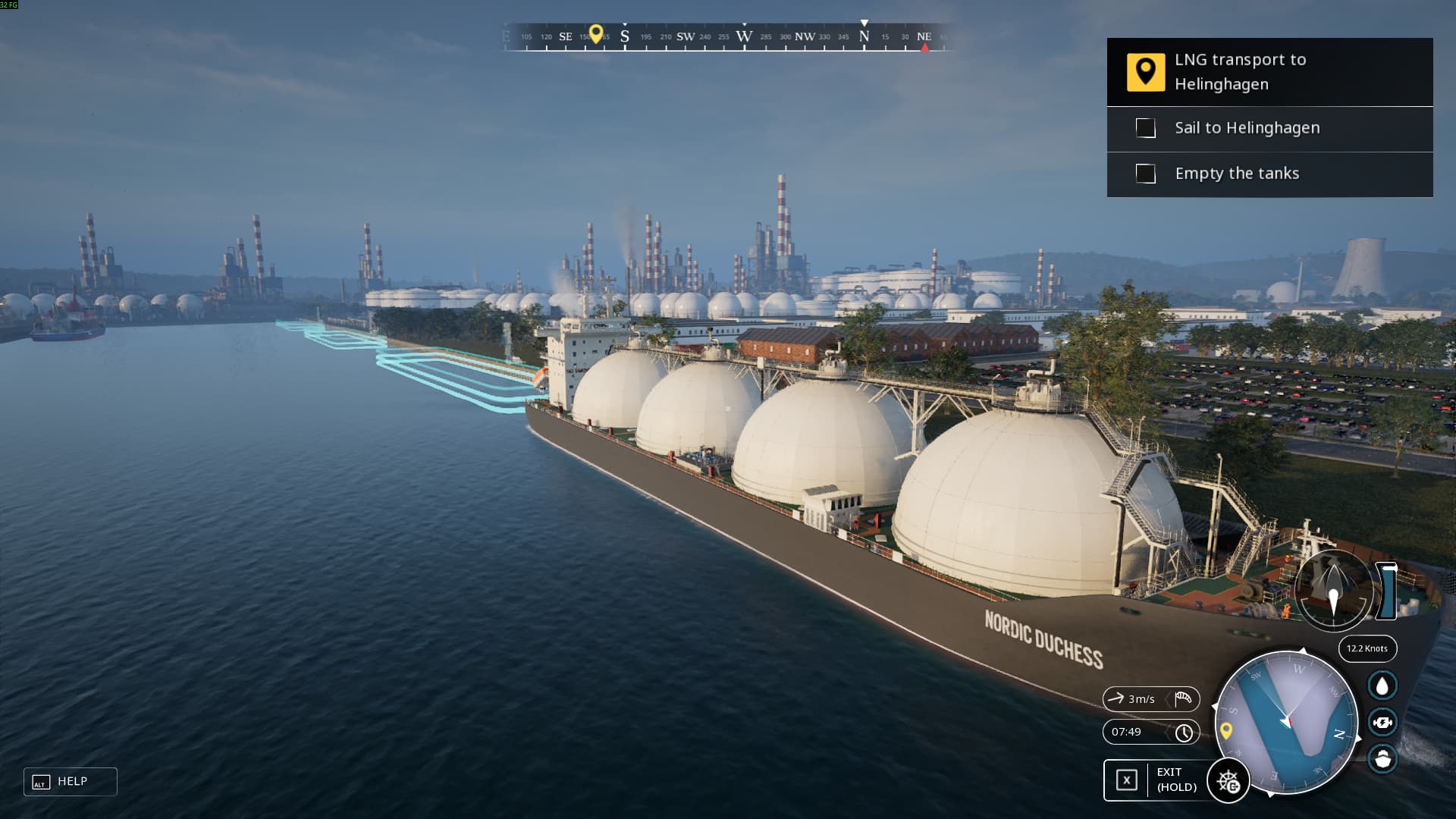Viewport: 1456px width, 819px height.
Task: Tick the Sail to Helinghagen checkbox
Action: coord(1146,128)
